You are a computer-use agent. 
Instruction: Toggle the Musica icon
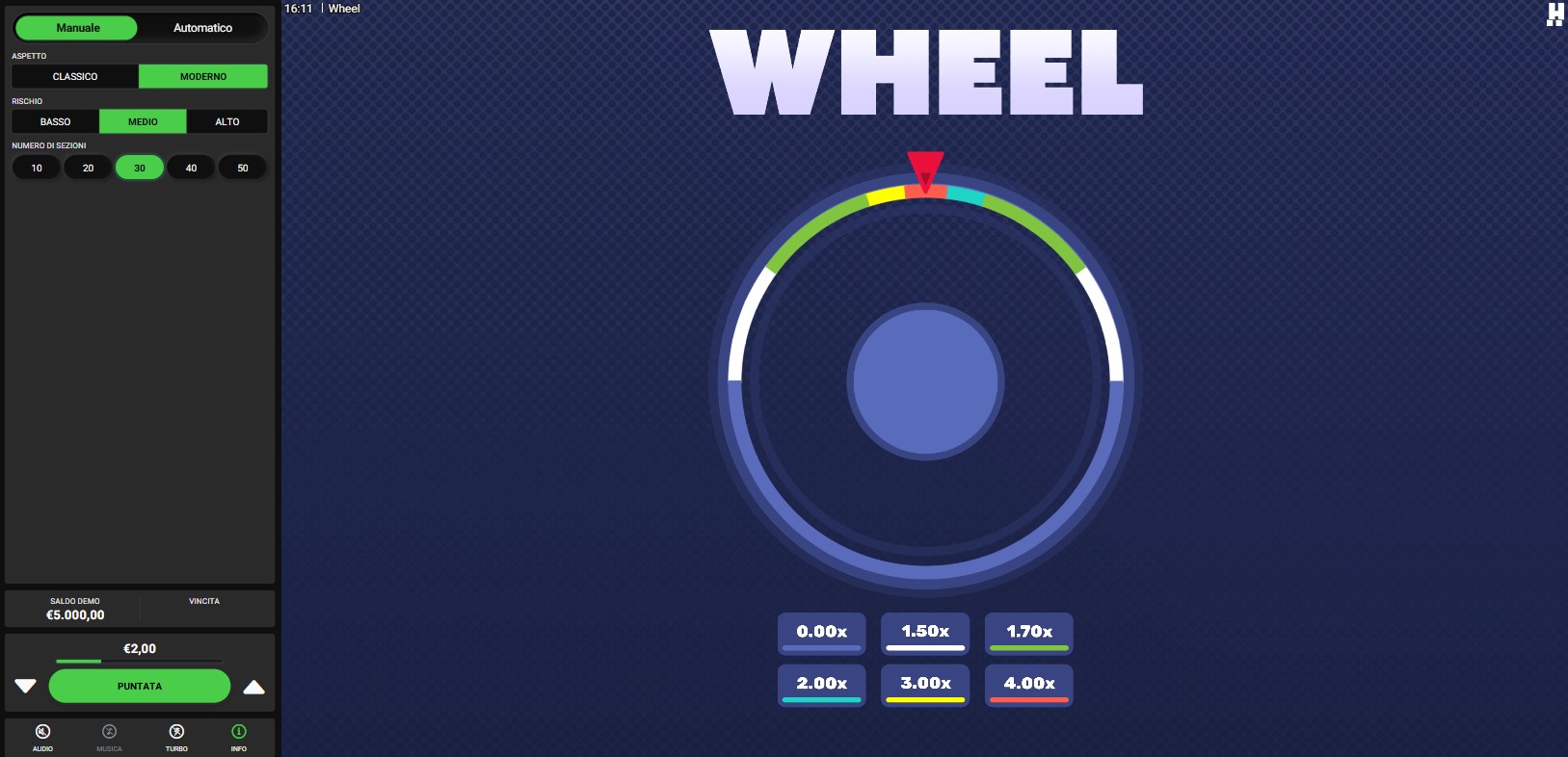[x=109, y=737]
